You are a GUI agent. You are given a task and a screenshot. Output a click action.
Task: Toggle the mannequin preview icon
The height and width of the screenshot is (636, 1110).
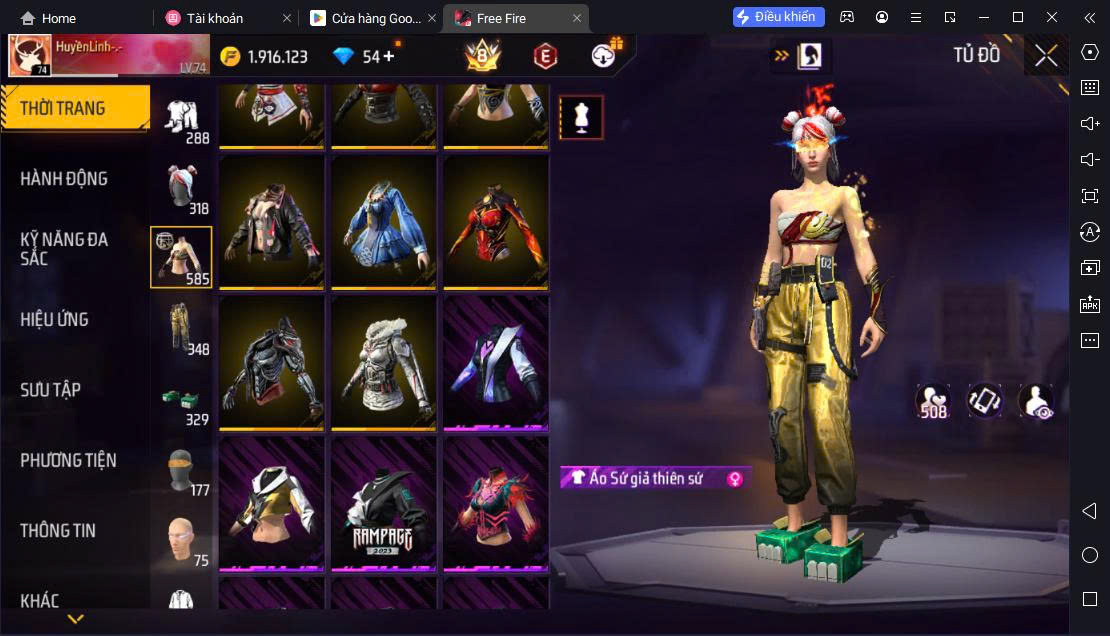[581, 118]
